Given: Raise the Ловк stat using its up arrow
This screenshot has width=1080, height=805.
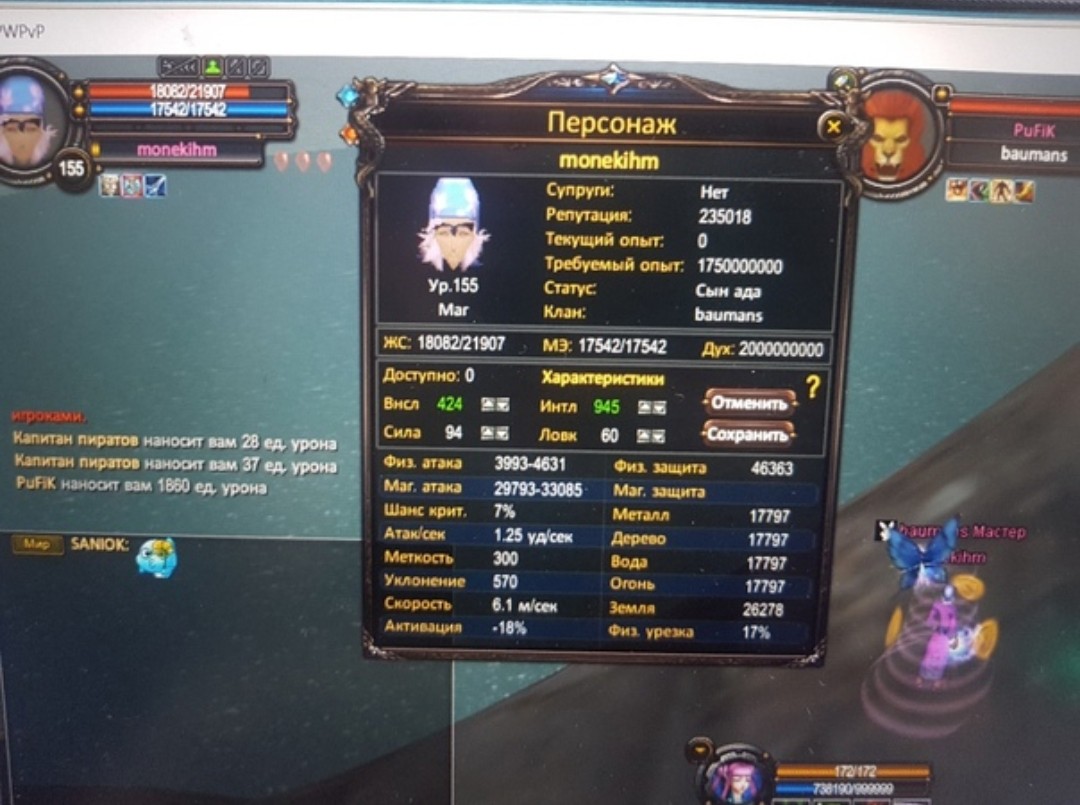Looking at the screenshot, I should coord(644,436).
